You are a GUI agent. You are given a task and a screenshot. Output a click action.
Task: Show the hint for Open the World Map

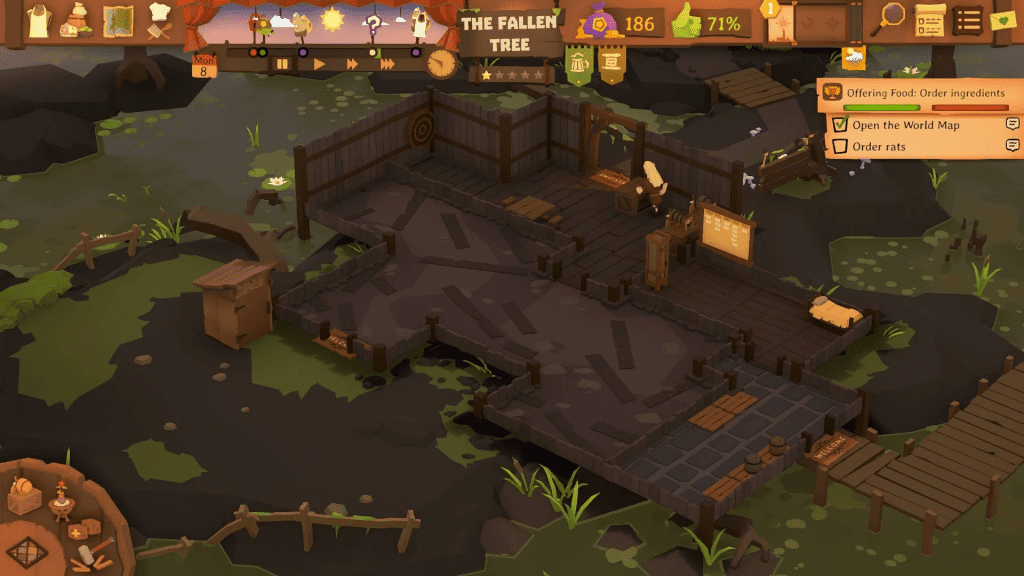[1012, 125]
